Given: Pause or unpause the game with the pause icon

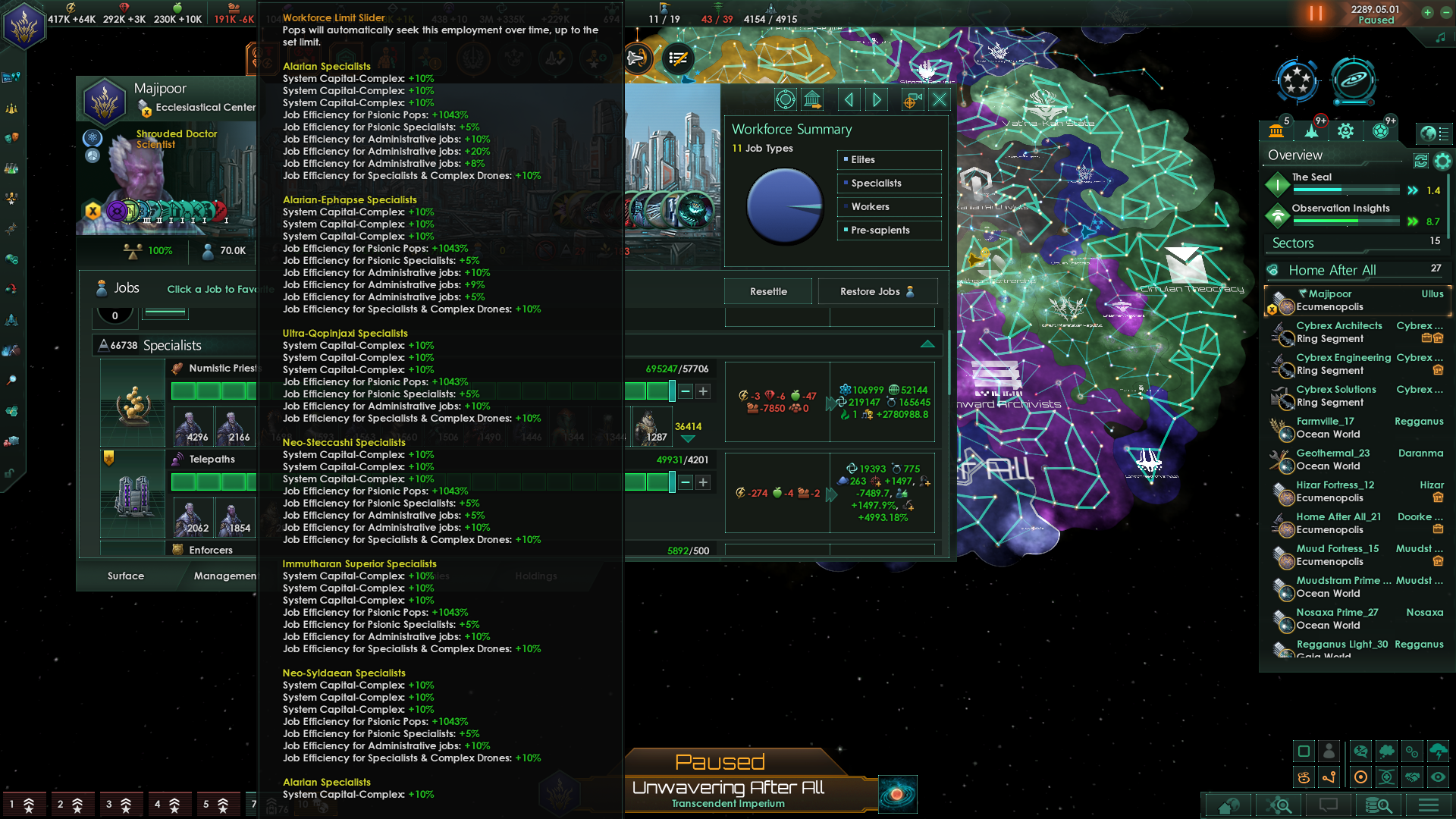Looking at the screenshot, I should pos(1316,13).
